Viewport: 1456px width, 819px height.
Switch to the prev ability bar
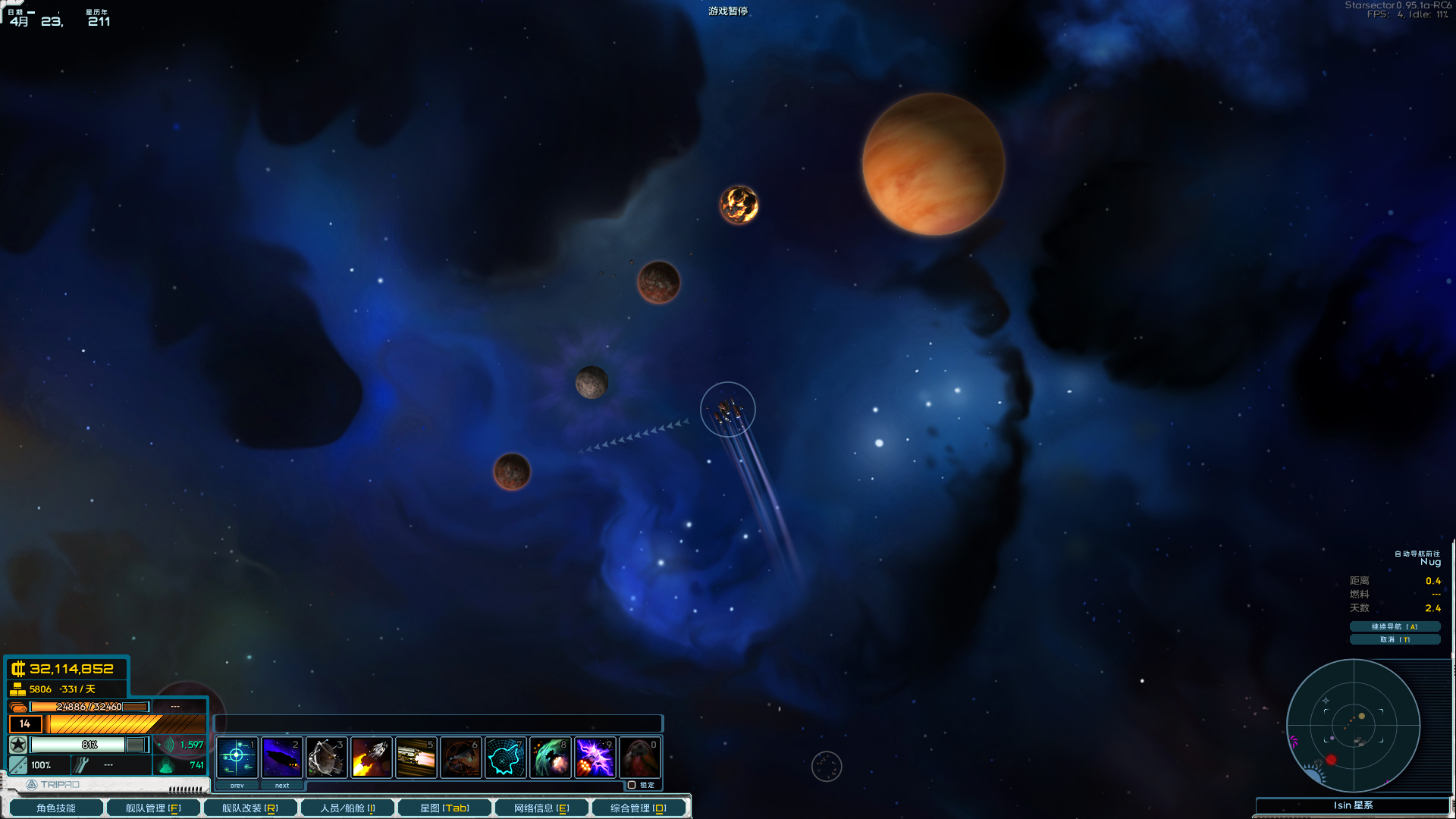click(x=237, y=786)
